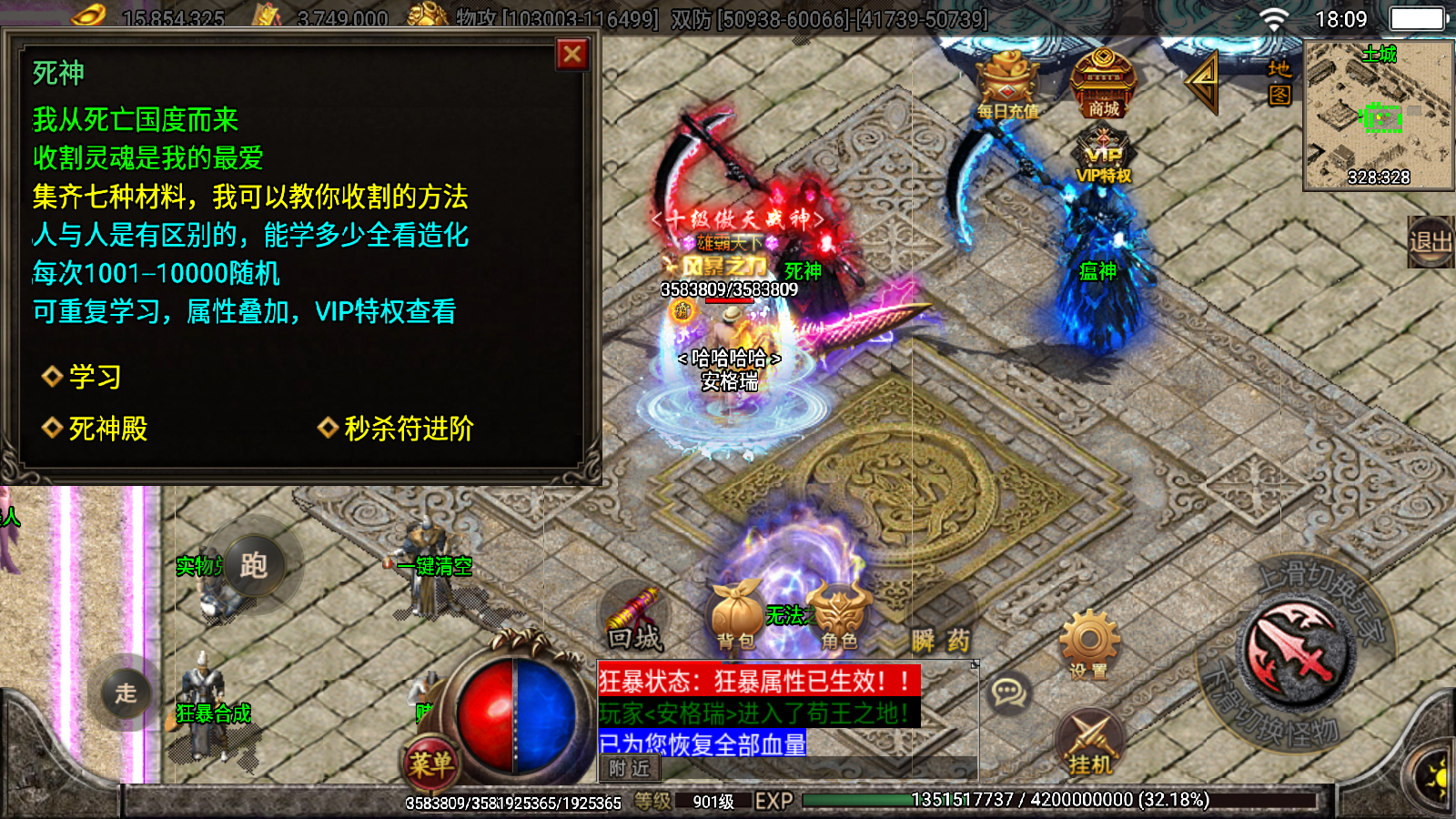The height and width of the screenshot is (819, 1456).
Task: Switch to 跑 run mode
Action: point(254,566)
